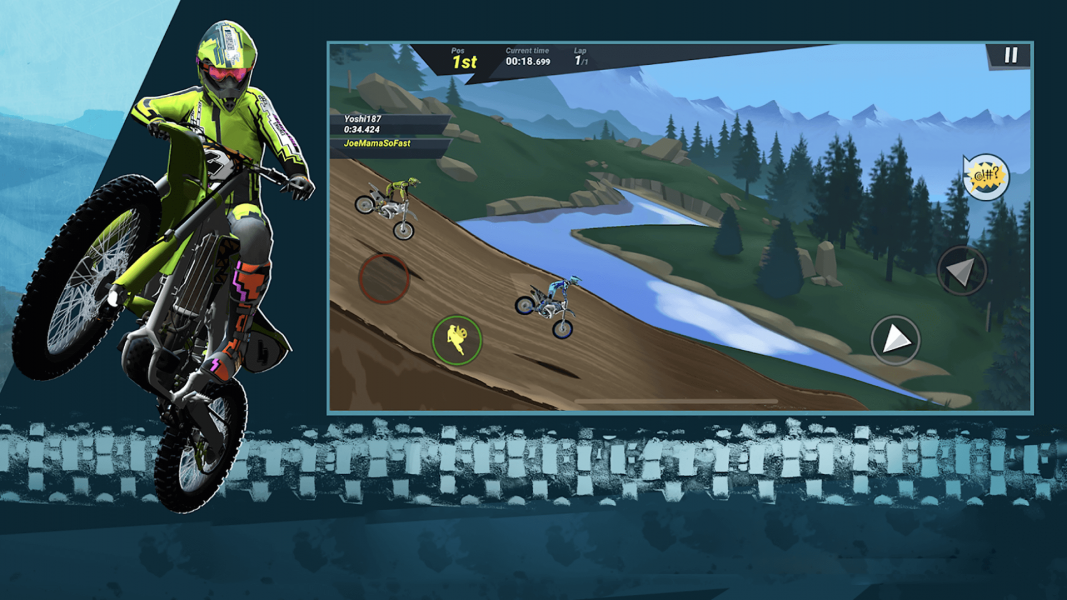Tap the lean back arrow control
The width and height of the screenshot is (1067, 600).
pyautogui.click(x=961, y=270)
